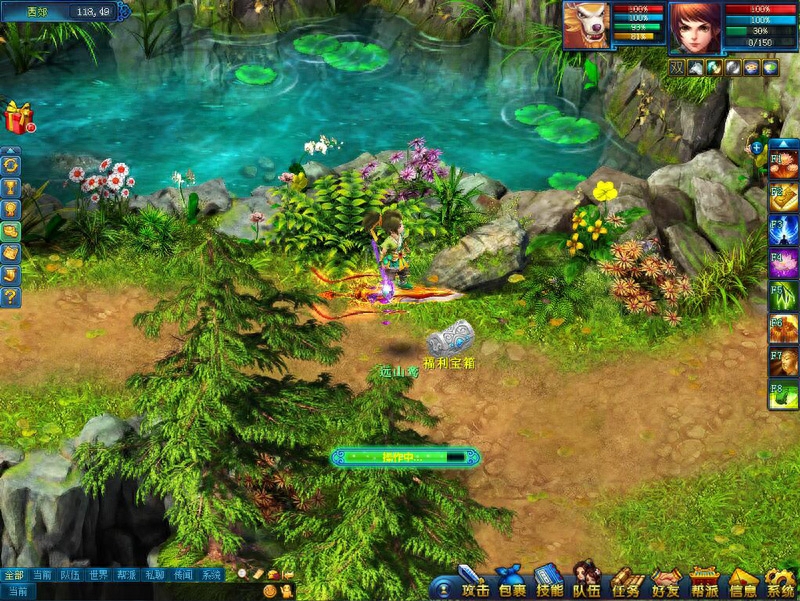
Task: Switch chat to the 队伍 (Team) tab
Action: [70, 575]
